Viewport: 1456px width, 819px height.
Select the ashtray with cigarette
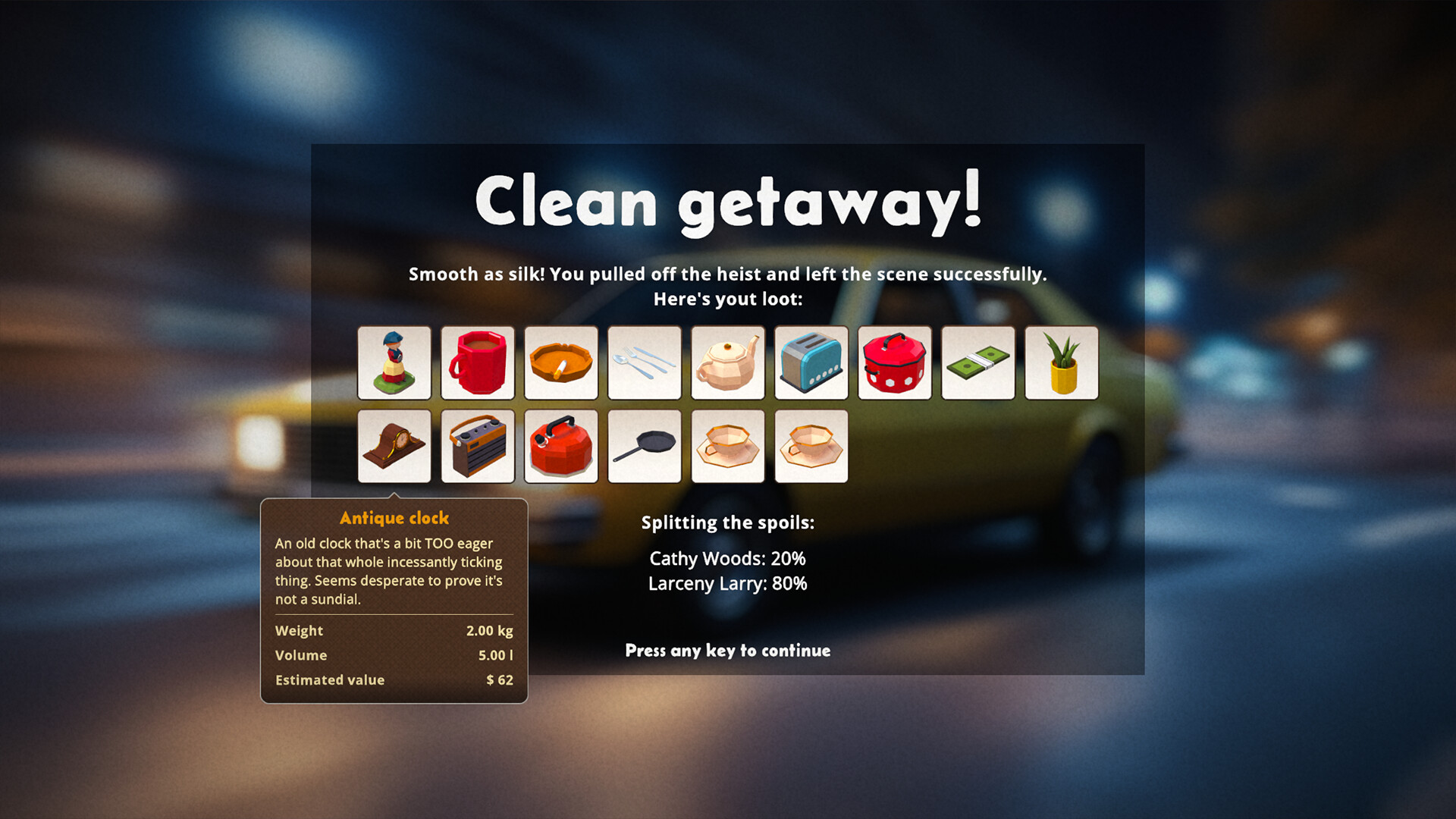pos(561,363)
